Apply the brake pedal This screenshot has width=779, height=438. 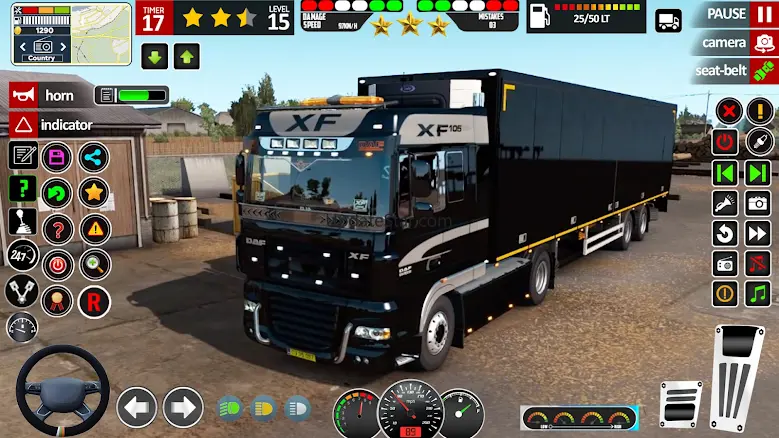(x=681, y=405)
